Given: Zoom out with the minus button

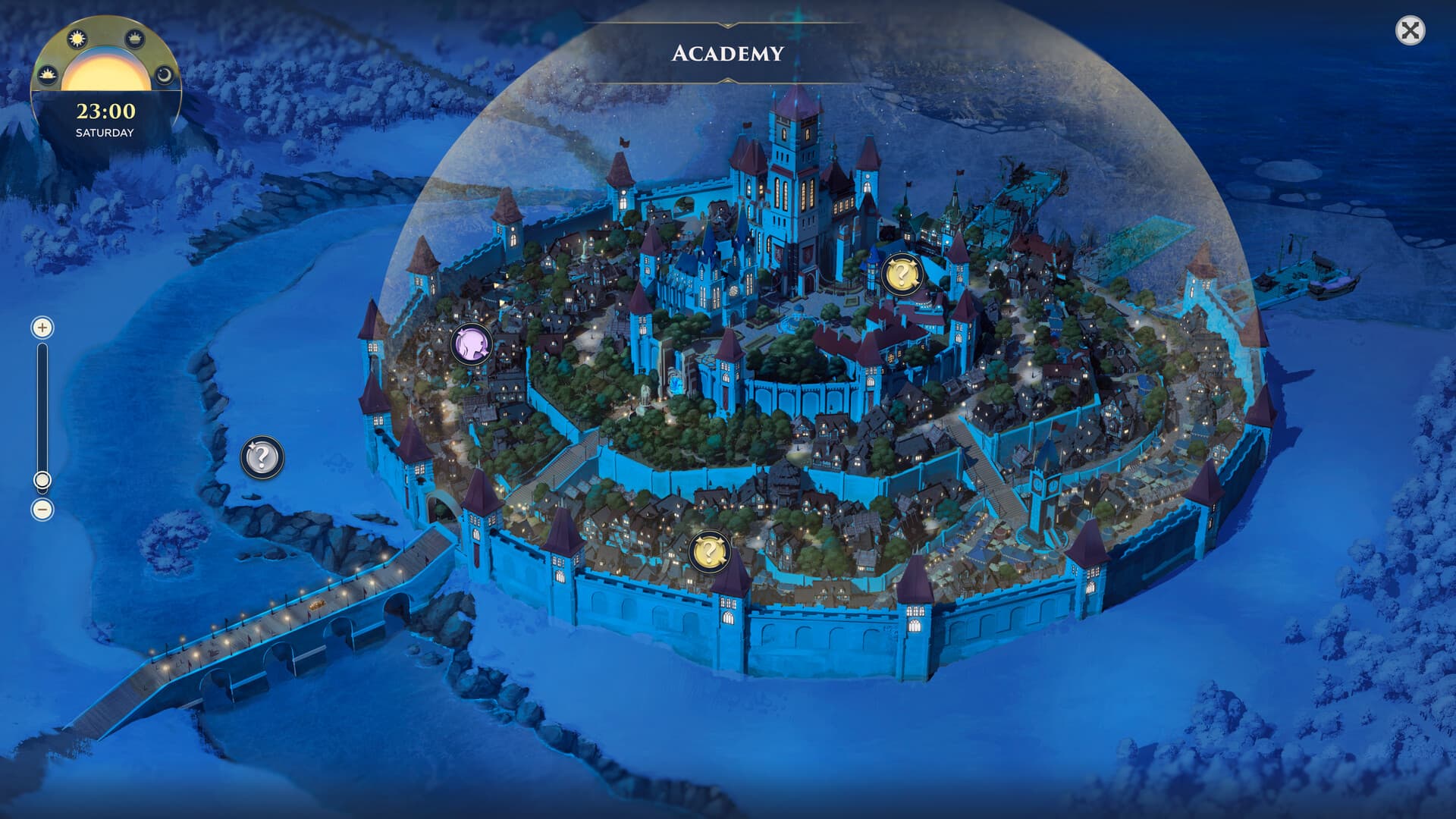Looking at the screenshot, I should click(x=42, y=510).
